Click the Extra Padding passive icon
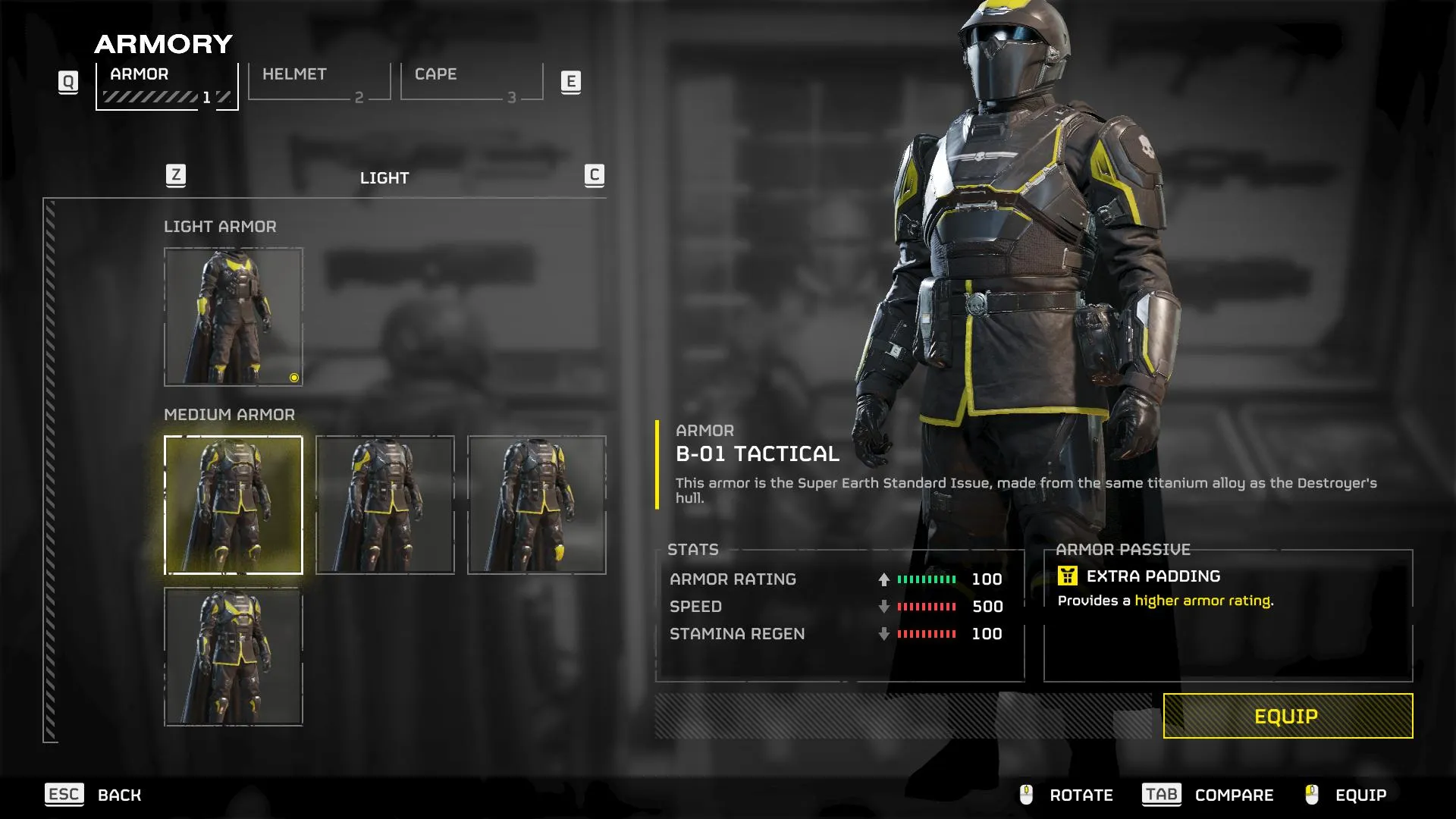This screenshot has height=819, width=1456. (x=1069, y=576)
